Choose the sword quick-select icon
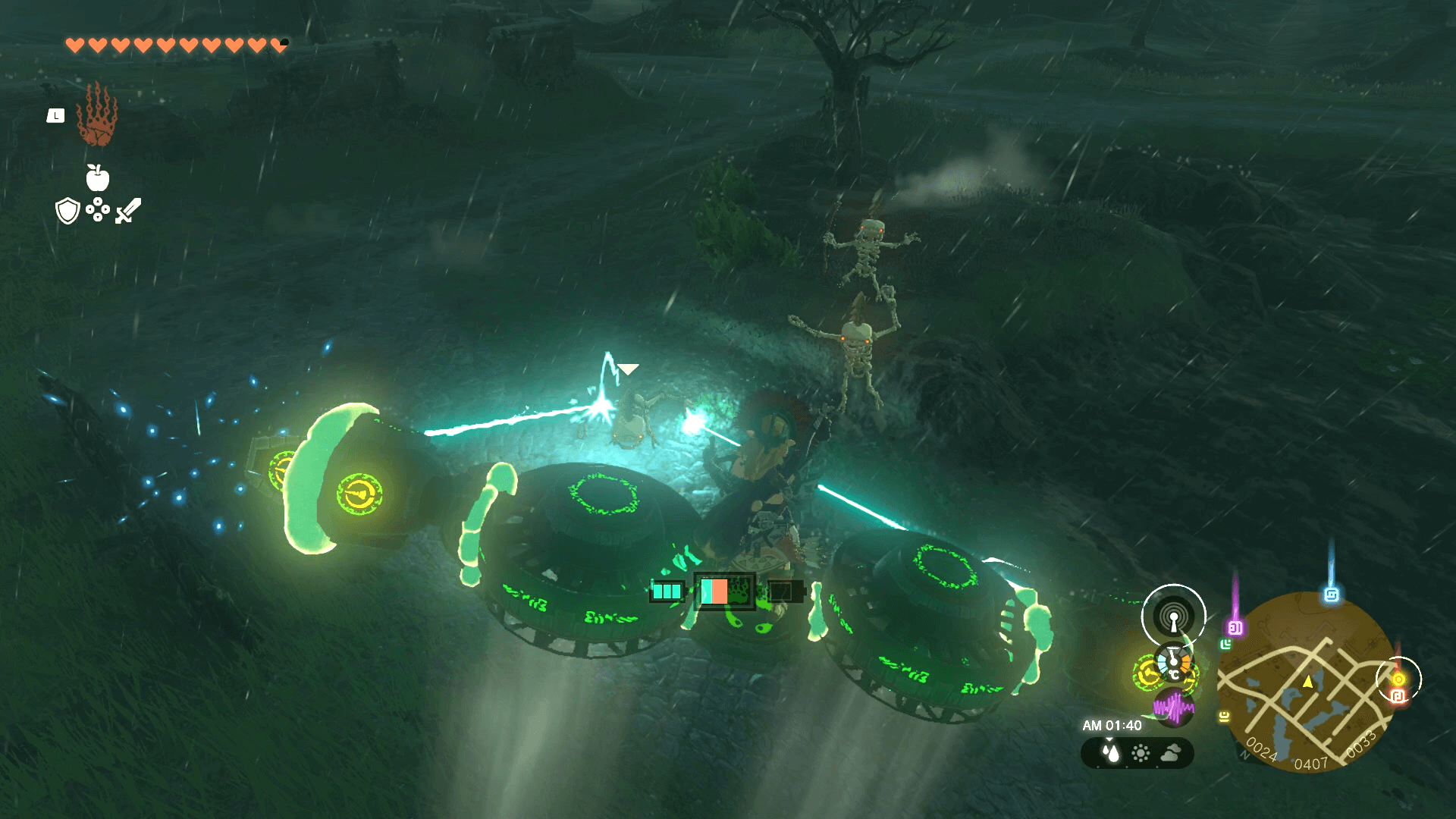This screenshot has height=819, width=1456. click(x=128, y=211)
